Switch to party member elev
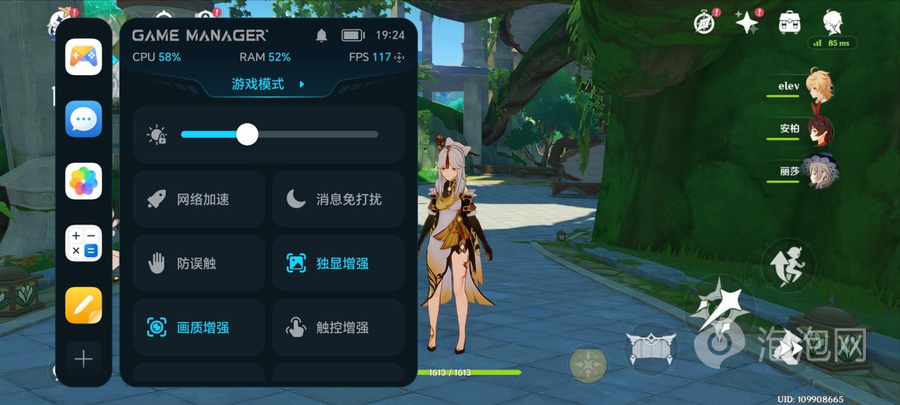This screenshot has width=900, height=405. click(818, 88)
